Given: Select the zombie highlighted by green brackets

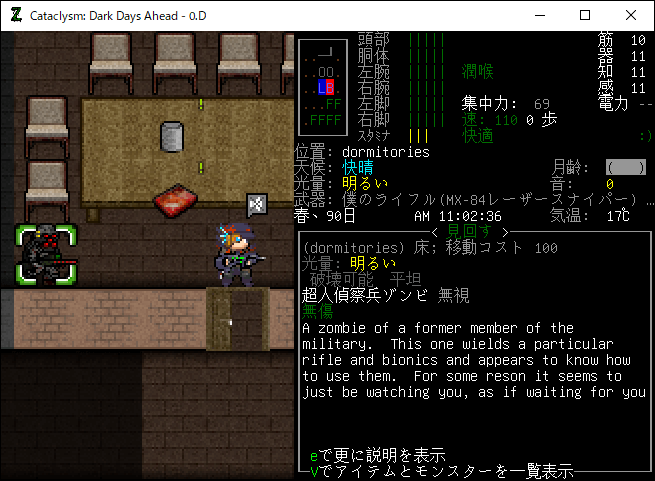Looking at the screenshot, I should tap(45, 254).
